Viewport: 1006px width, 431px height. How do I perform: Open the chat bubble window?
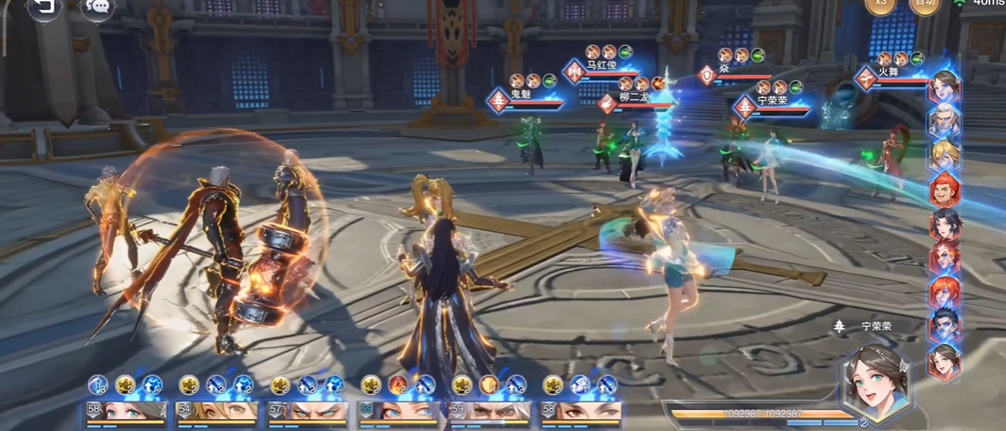click(x=97, y=7)
